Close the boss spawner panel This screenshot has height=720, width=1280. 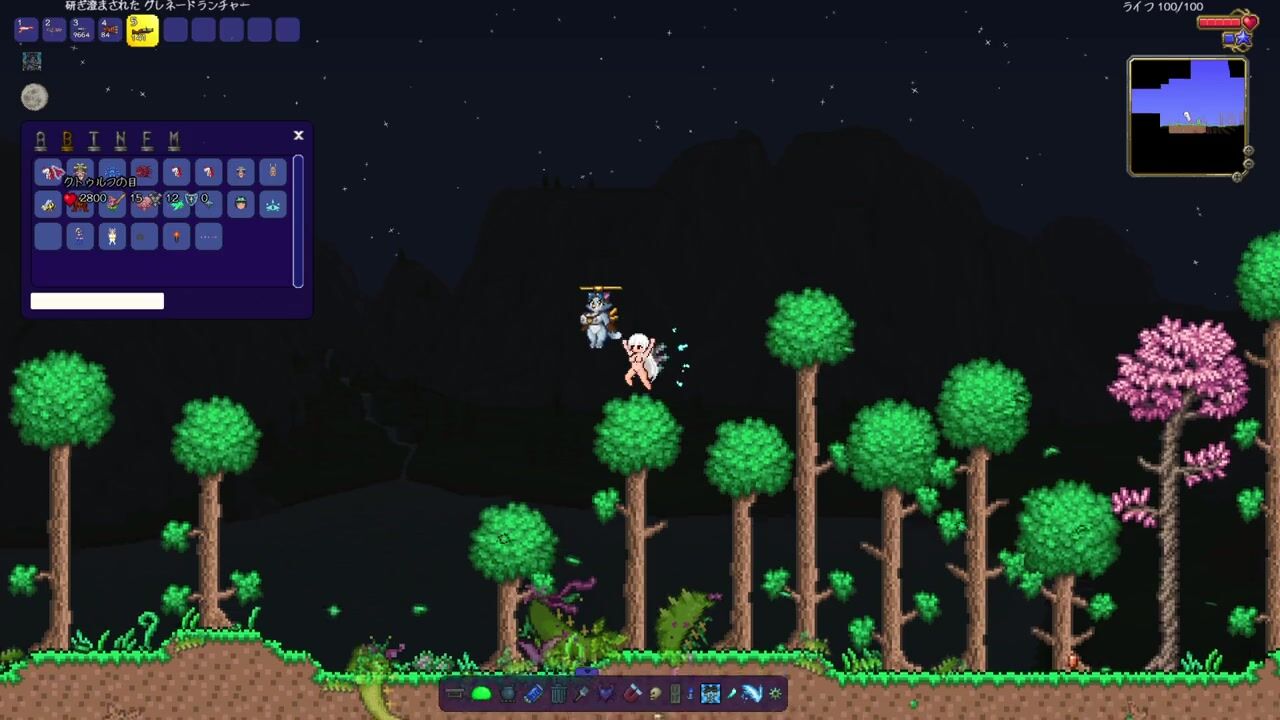[298, 135]
